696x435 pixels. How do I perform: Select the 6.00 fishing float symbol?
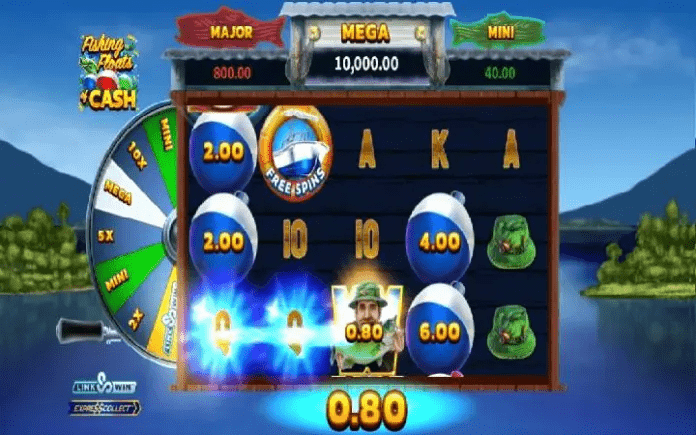440,329
